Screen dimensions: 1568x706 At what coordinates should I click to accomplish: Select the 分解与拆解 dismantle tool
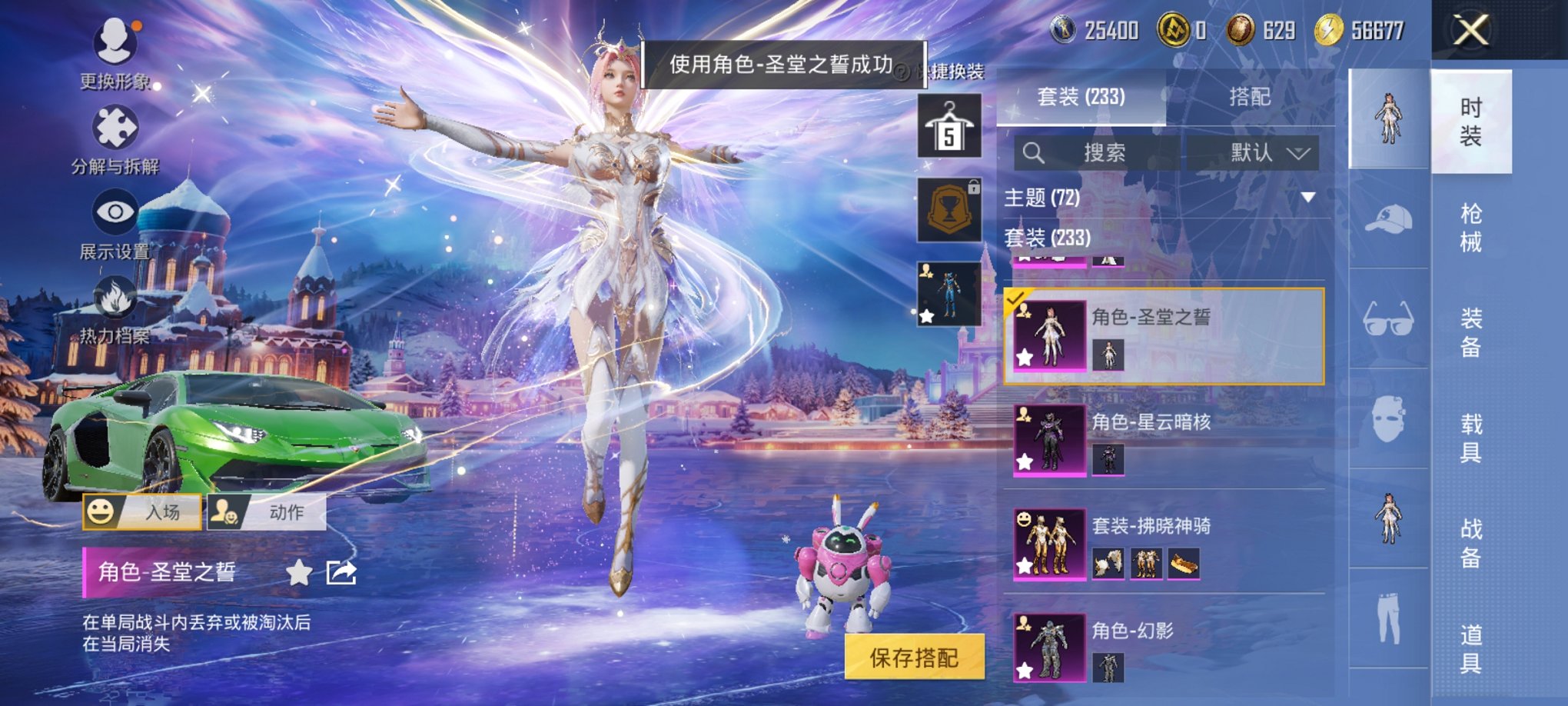(114, 127)
